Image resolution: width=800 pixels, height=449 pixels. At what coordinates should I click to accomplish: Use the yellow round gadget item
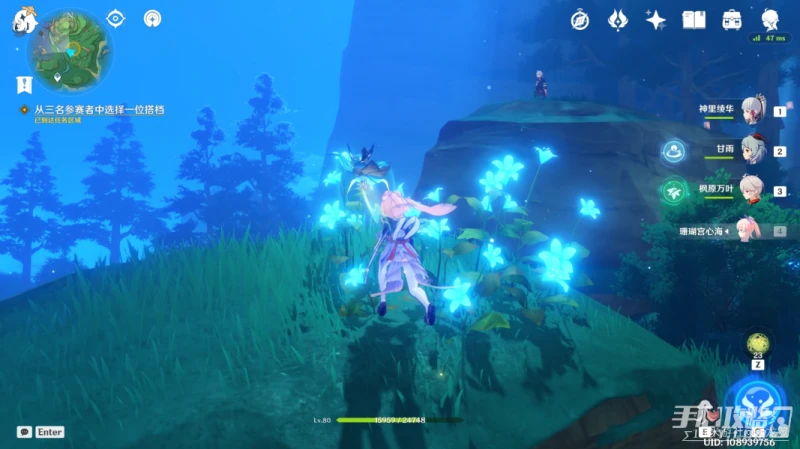click(x=757, y=343)
